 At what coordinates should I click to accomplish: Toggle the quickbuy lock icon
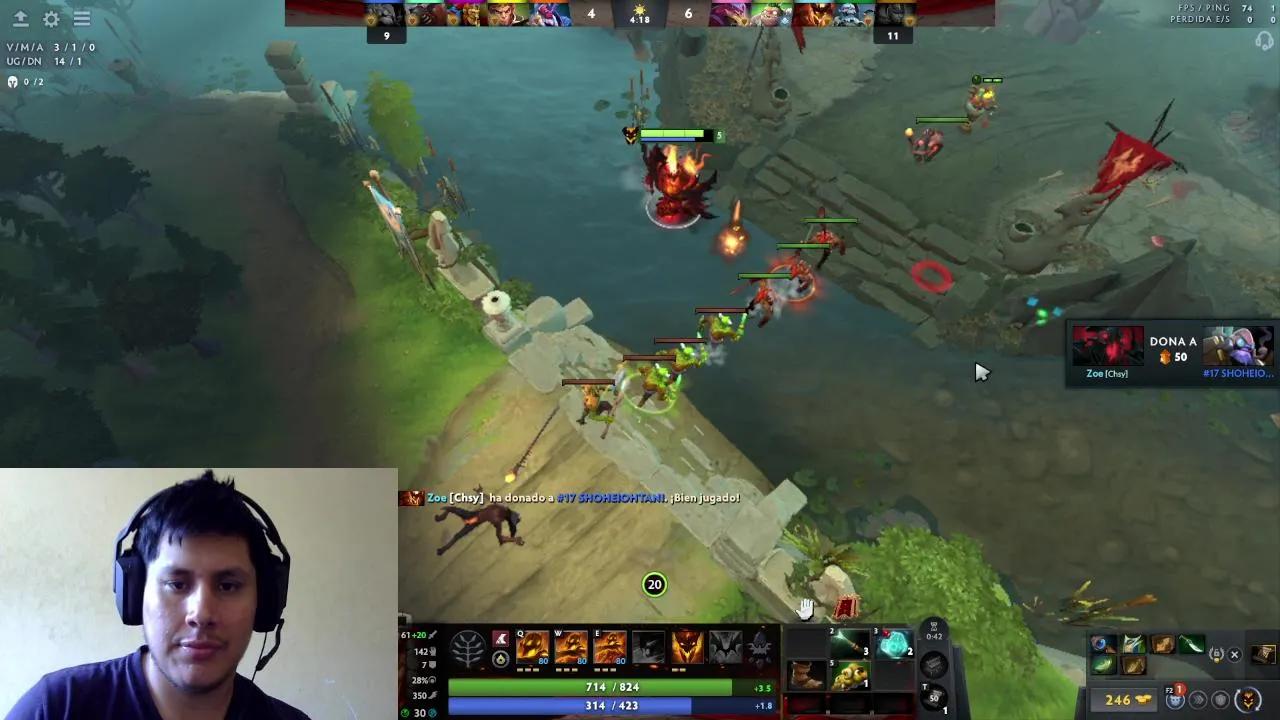[x=1217, y=653]
